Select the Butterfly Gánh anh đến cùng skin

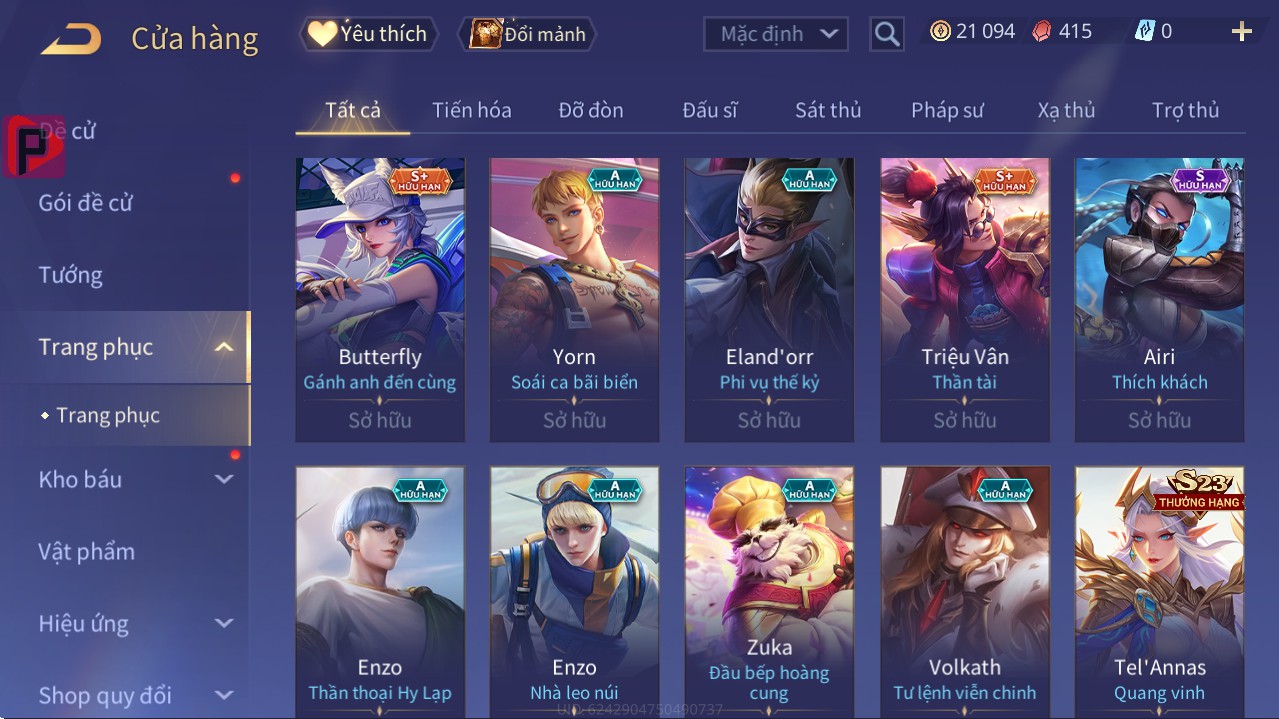point(380,299)
